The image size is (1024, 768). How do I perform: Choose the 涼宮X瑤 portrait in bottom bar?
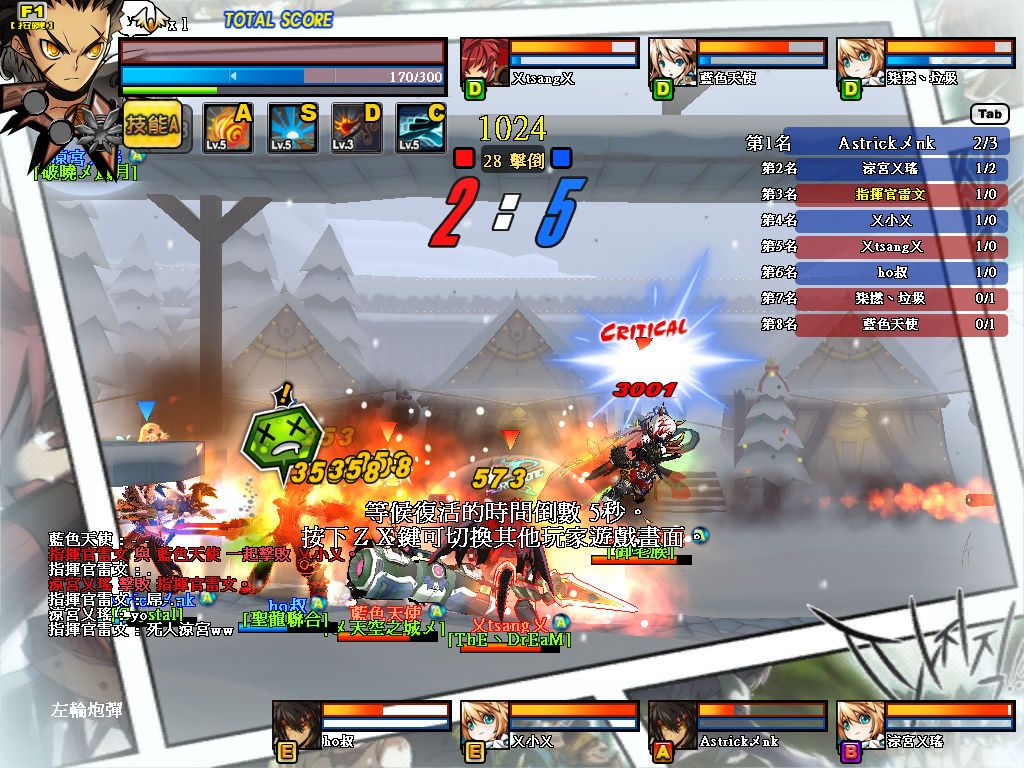pos(860,724)
